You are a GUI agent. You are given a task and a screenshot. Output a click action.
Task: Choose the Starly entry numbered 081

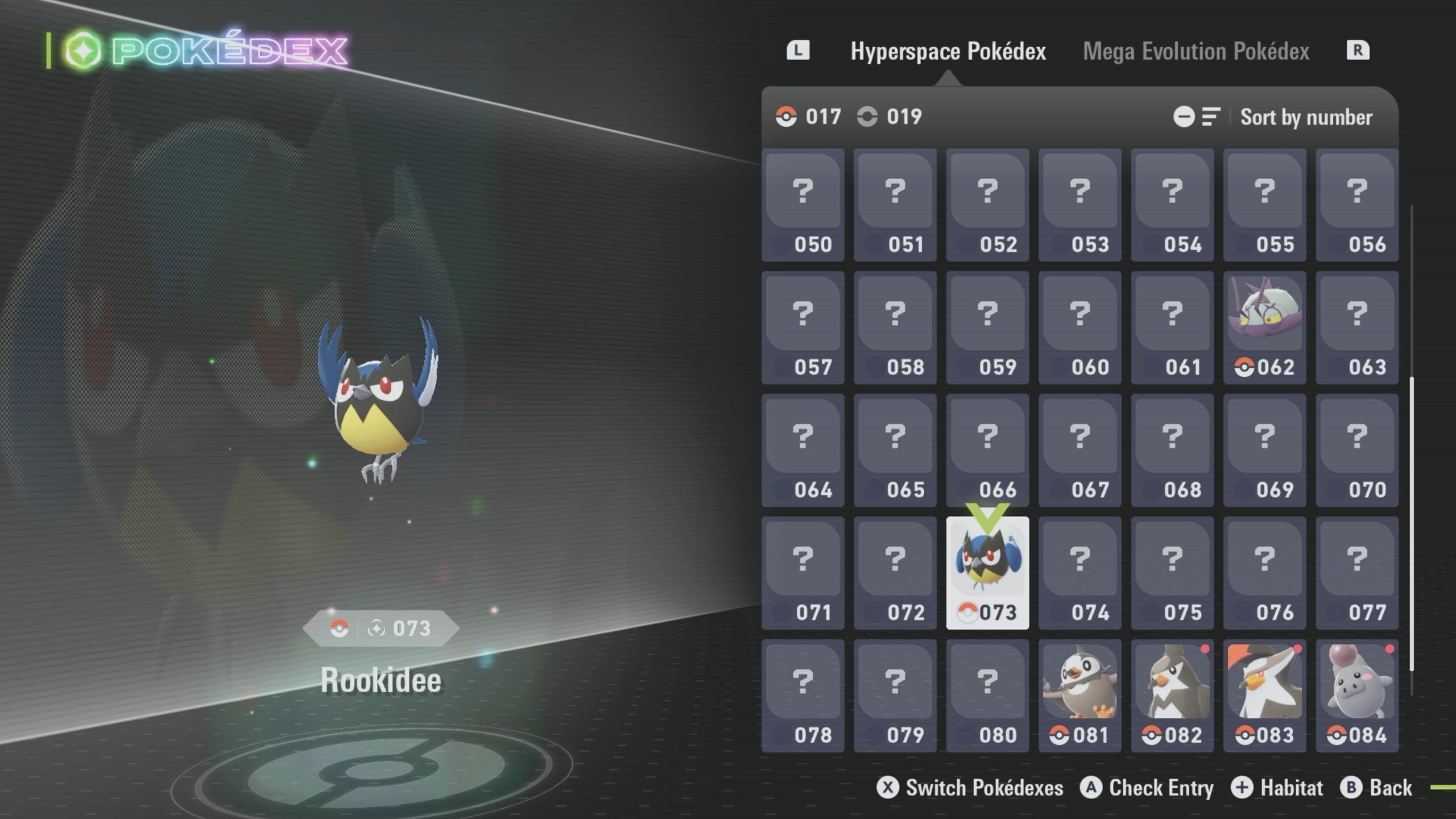click(x=1079, y=696)
